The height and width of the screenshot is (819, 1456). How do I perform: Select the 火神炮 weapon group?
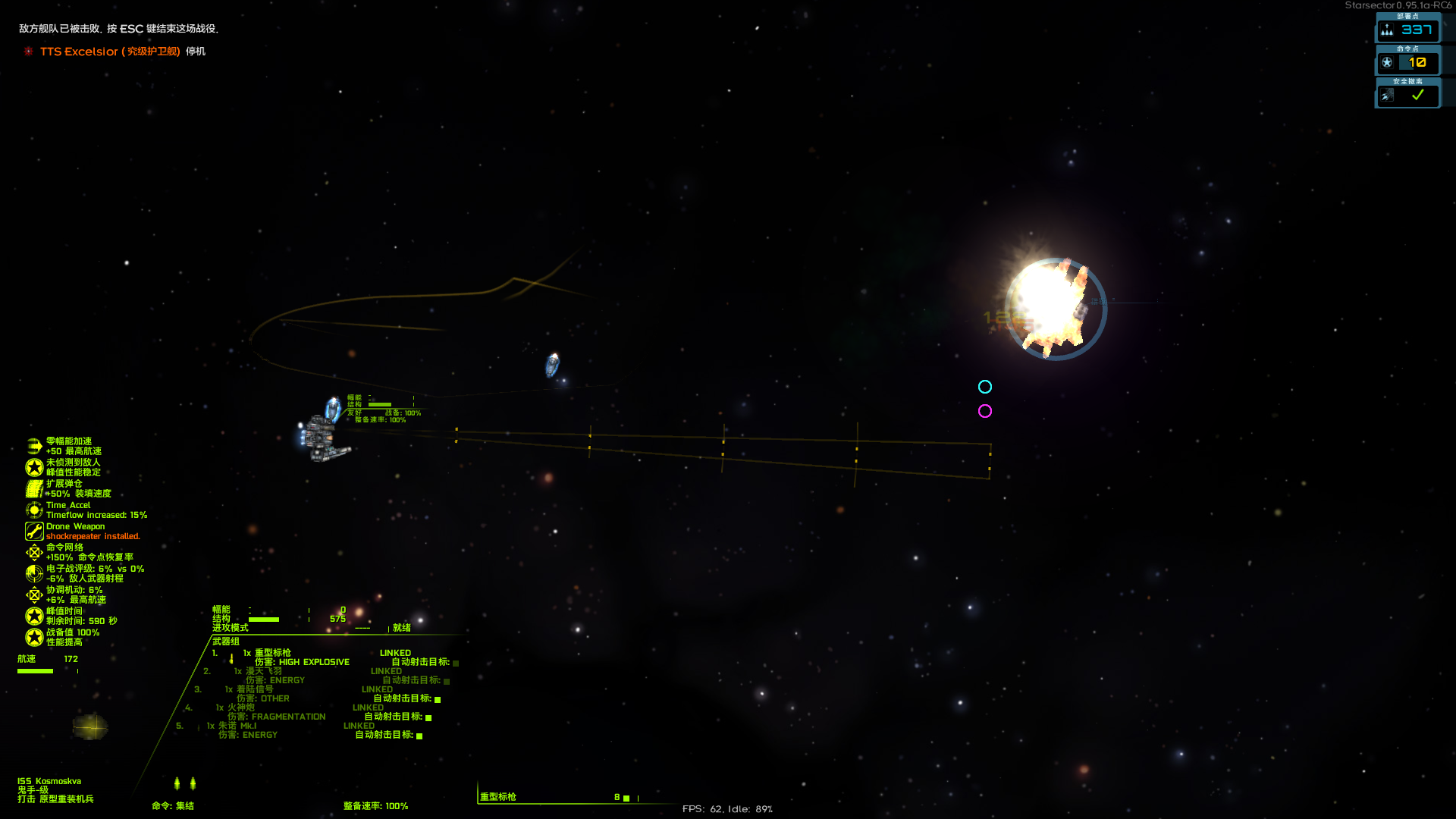[241, 708]
